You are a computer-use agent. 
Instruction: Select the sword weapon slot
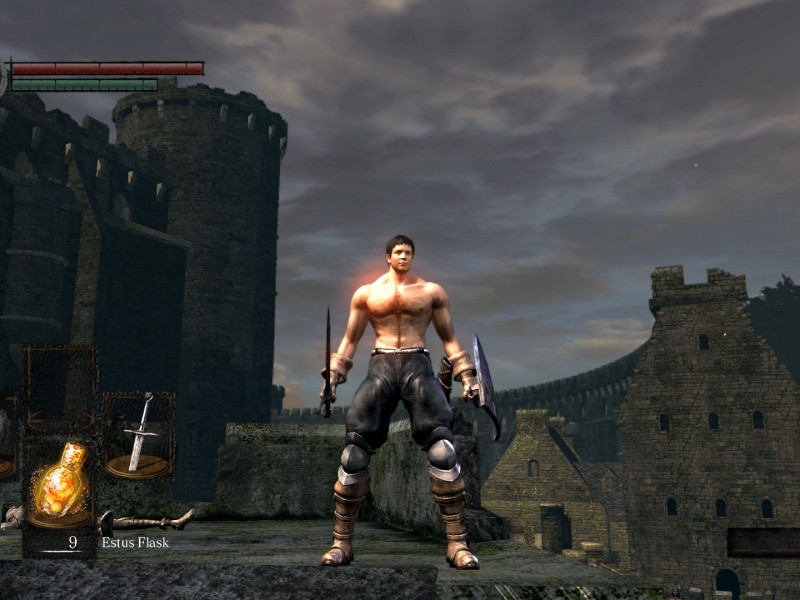click(x=140, y=437)
